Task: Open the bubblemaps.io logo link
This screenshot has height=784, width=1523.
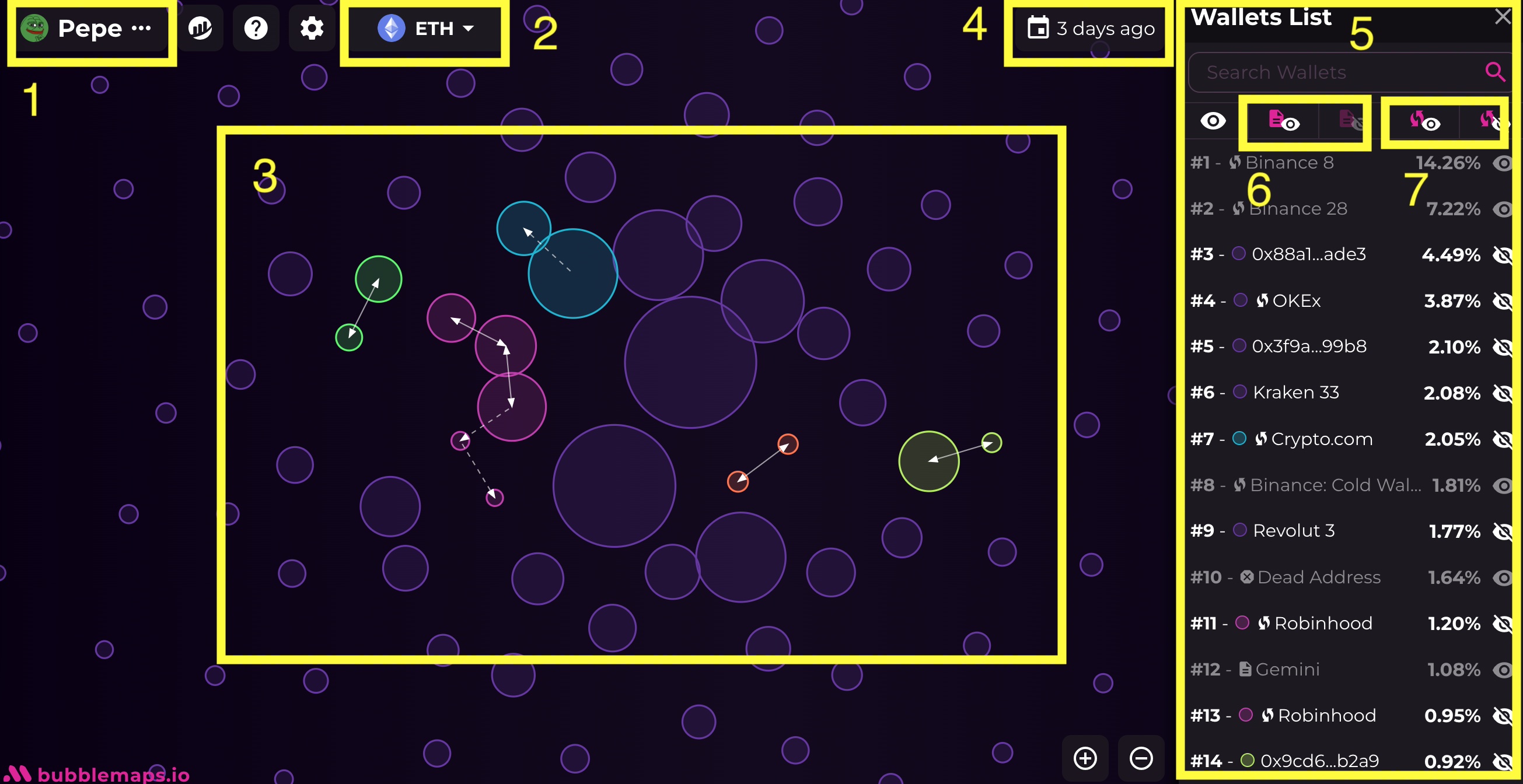Action: tap(97, 773)
